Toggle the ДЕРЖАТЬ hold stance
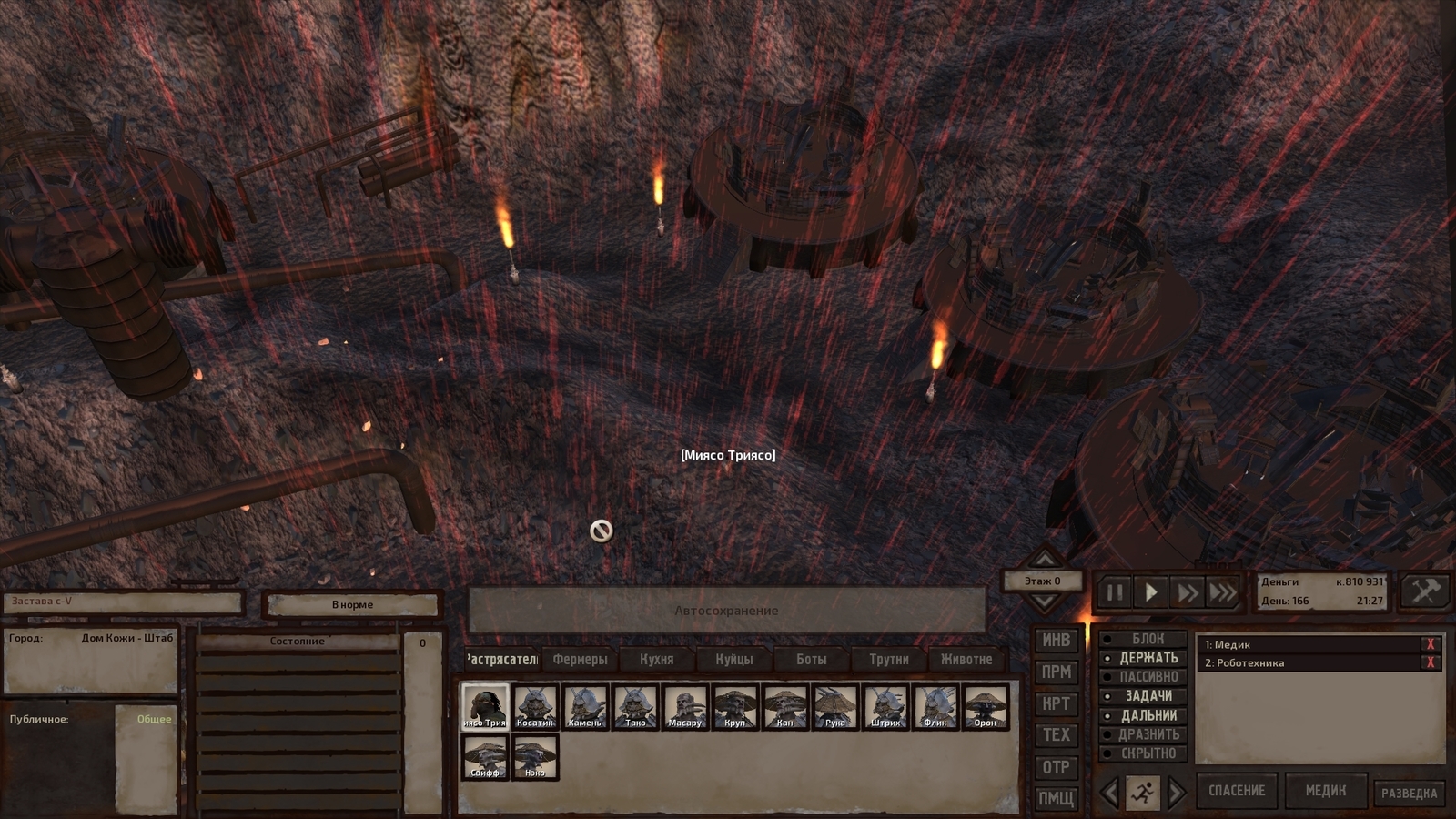The height and width of the screenshot is (819, 1456). pyautogui.click(x=1147, y=658)
